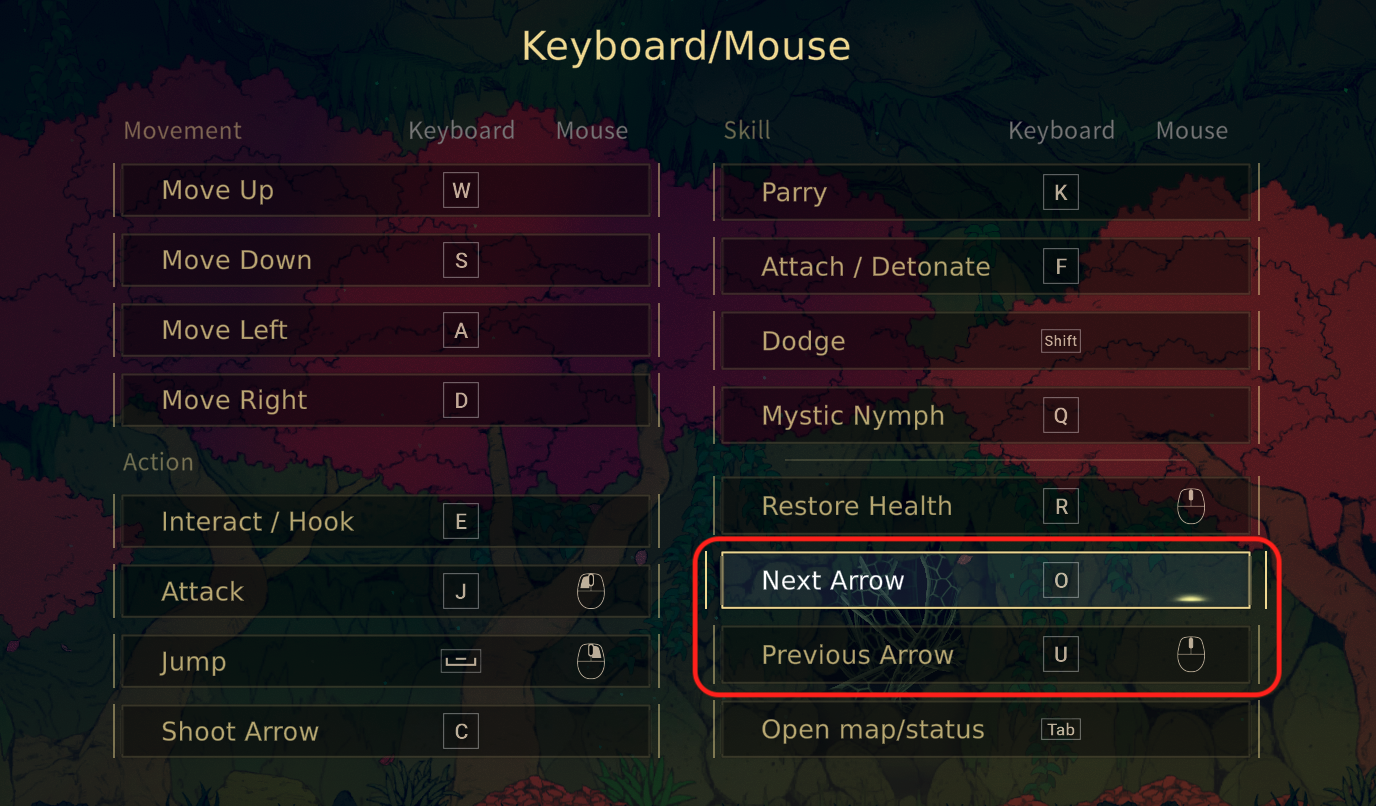Click the Mouse column header under Movement
This screenshot has height=806, width=1376.
[591, 130]
